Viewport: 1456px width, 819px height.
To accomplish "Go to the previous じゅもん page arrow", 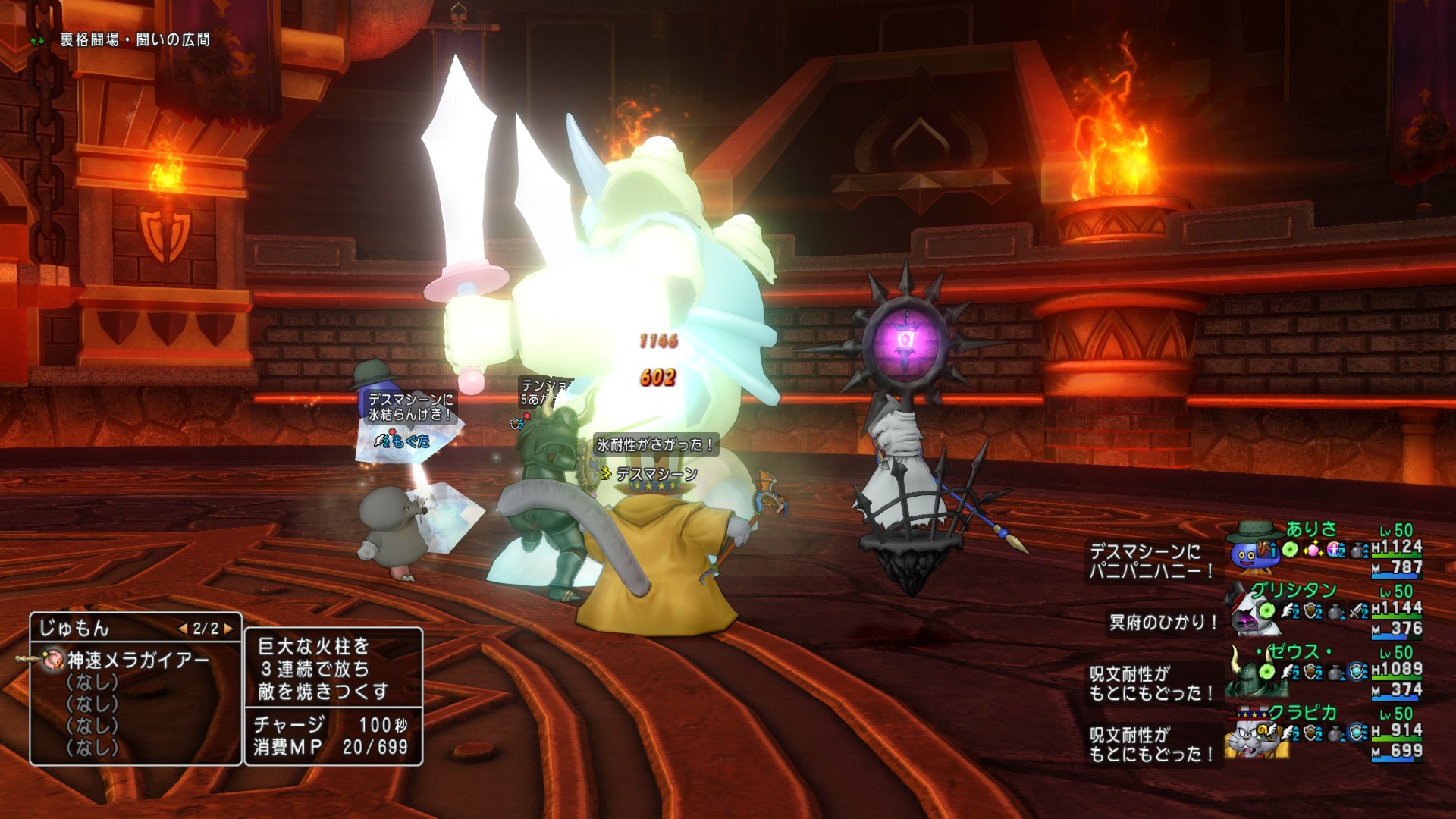I will pos(183,629).
